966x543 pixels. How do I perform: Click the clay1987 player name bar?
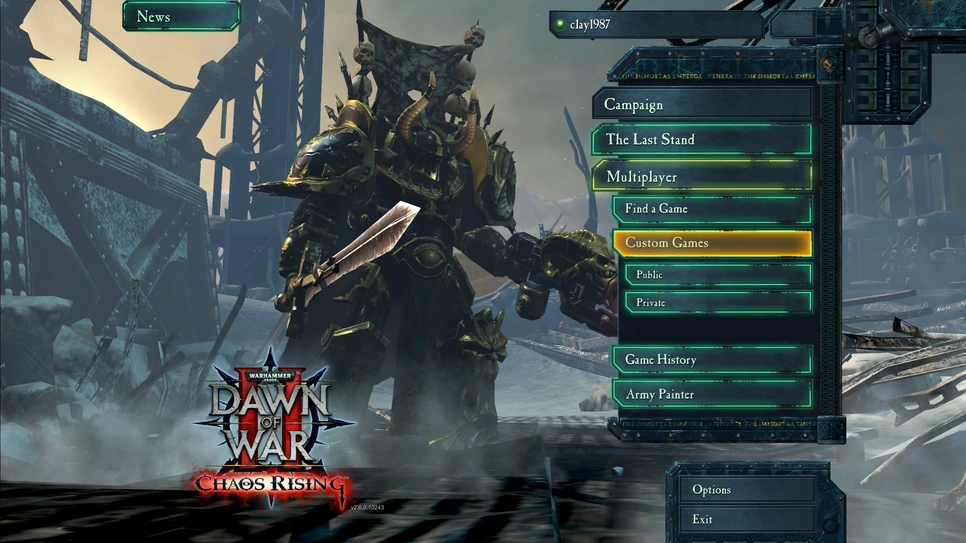click(655, 24)
